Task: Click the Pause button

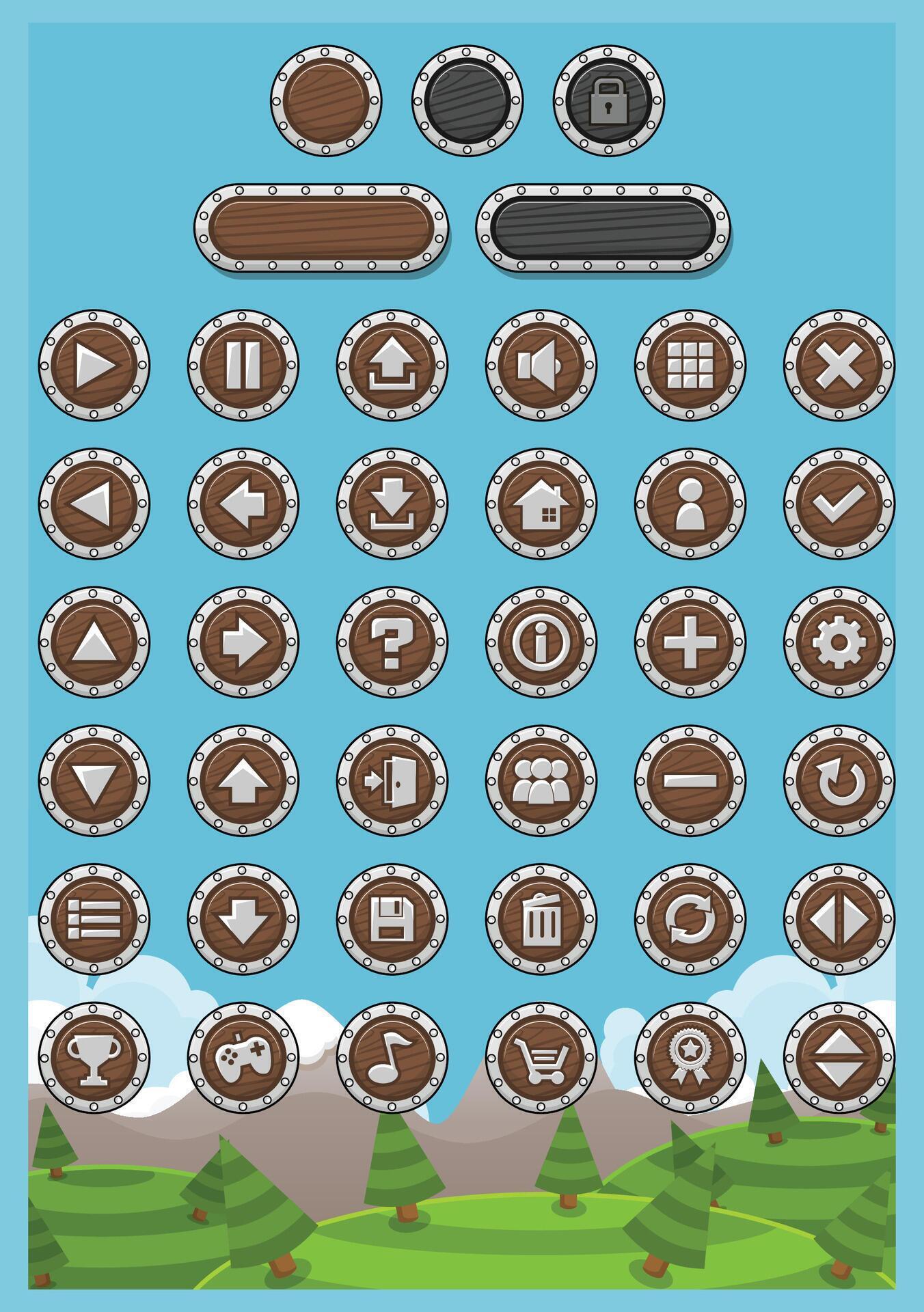Action: [243, 367]
